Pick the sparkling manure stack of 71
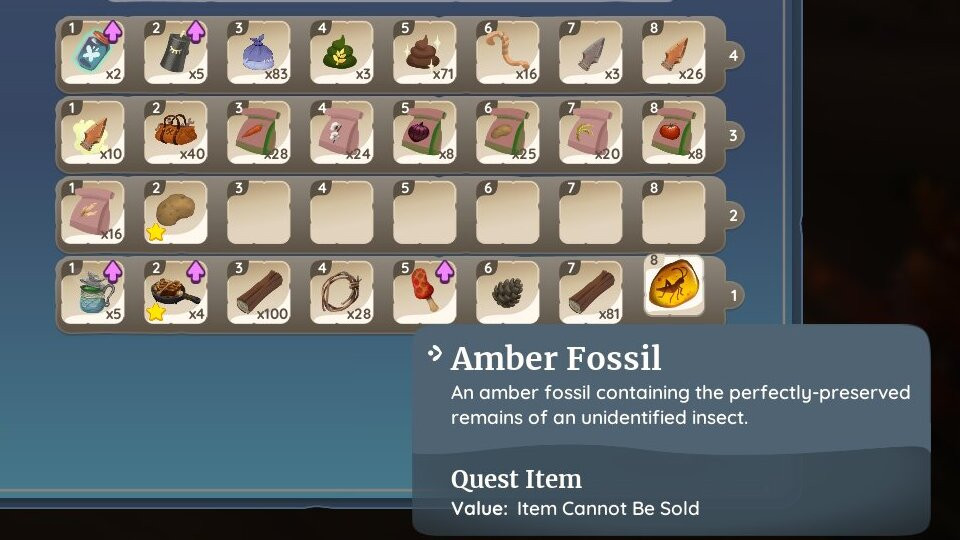 pos(425,54)
